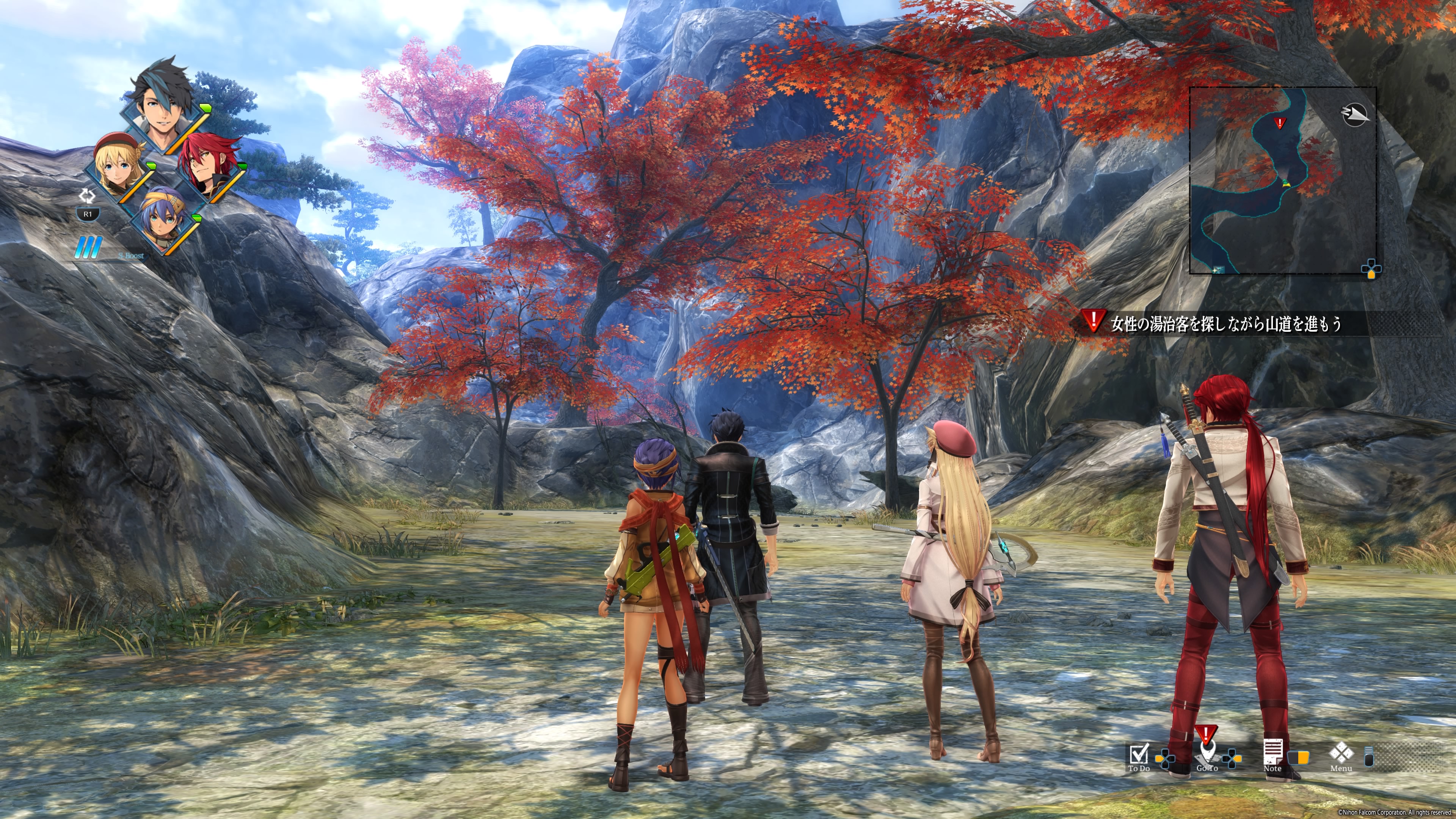The height and width of the screenshot is (819, 1456).
Task: Open the To Do checklist
Action: [x=1138, y=756]
